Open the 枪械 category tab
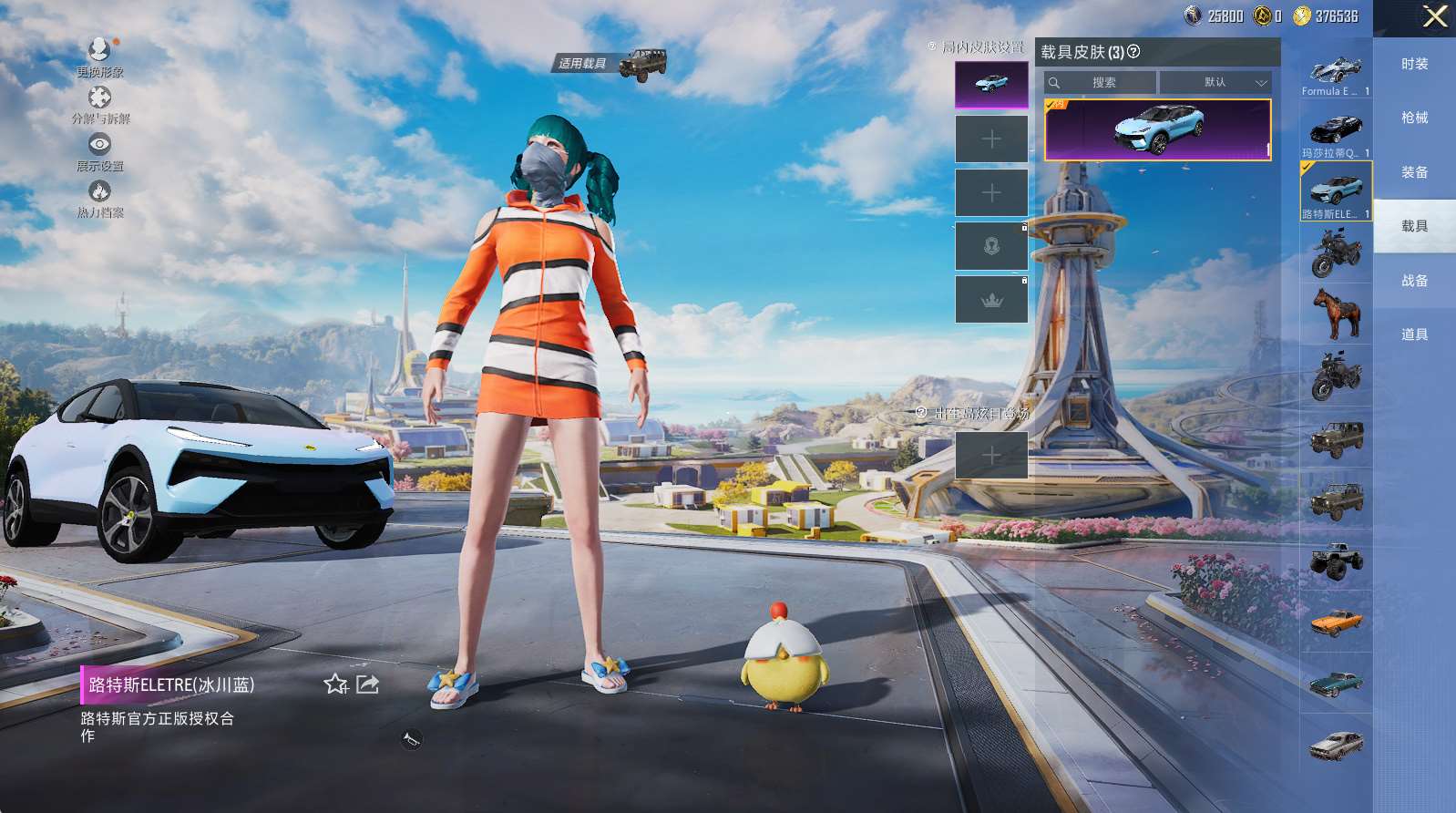This screenshot has height=813, width=1456. (1414, 118)
